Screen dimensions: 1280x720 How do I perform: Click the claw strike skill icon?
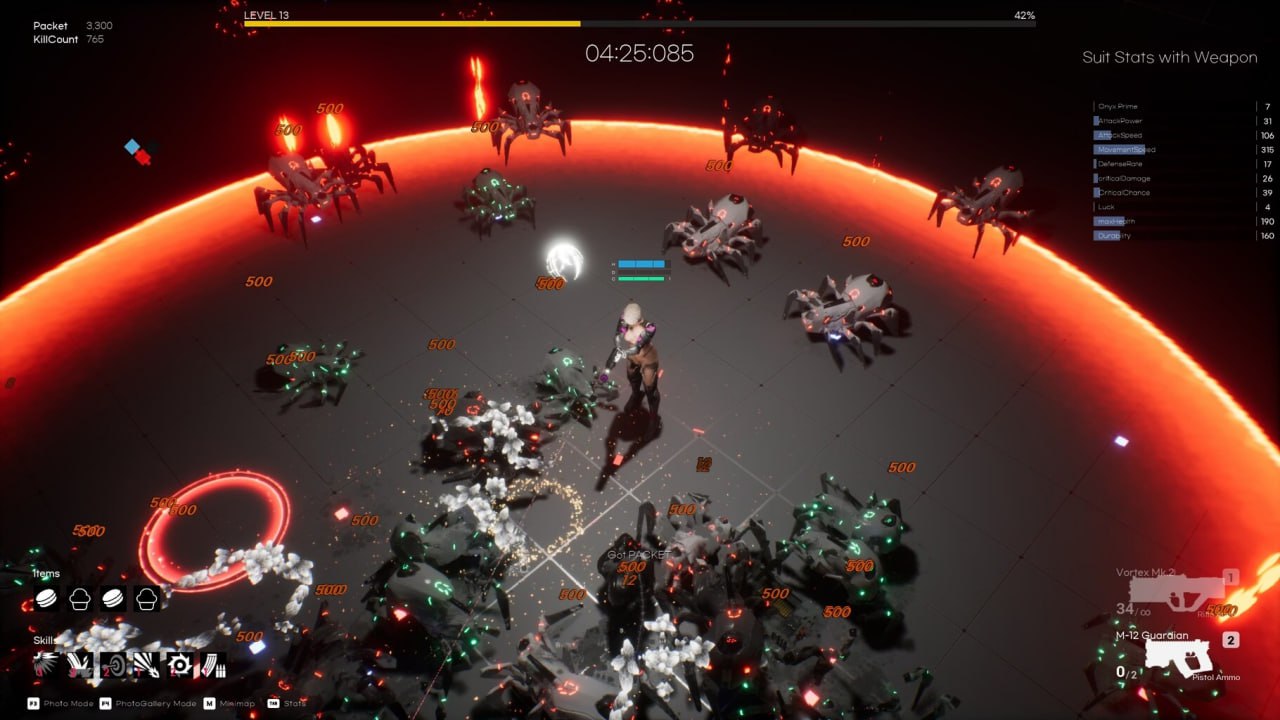click(79, 664)
